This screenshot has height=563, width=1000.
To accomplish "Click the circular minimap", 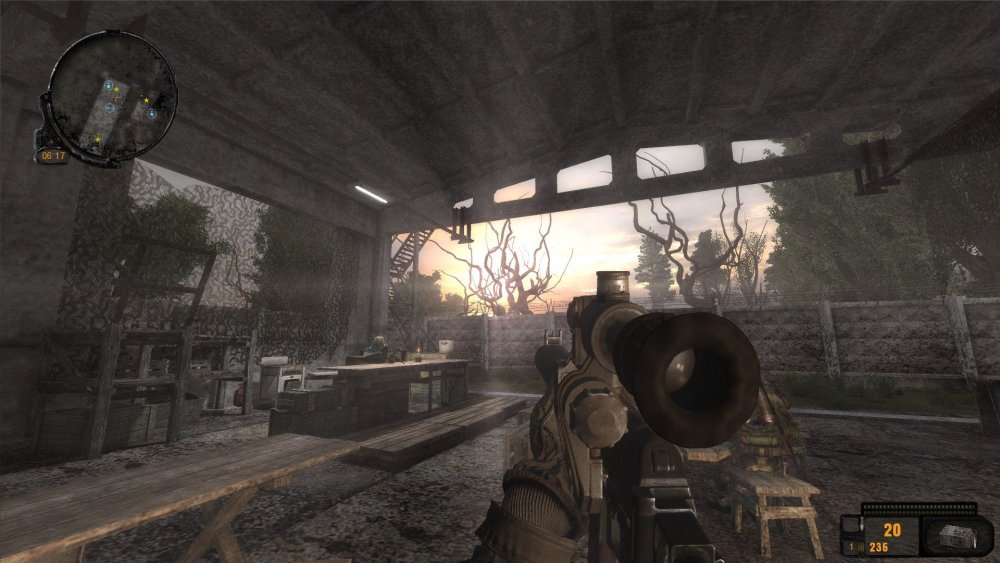I will [x=112, y=97].
